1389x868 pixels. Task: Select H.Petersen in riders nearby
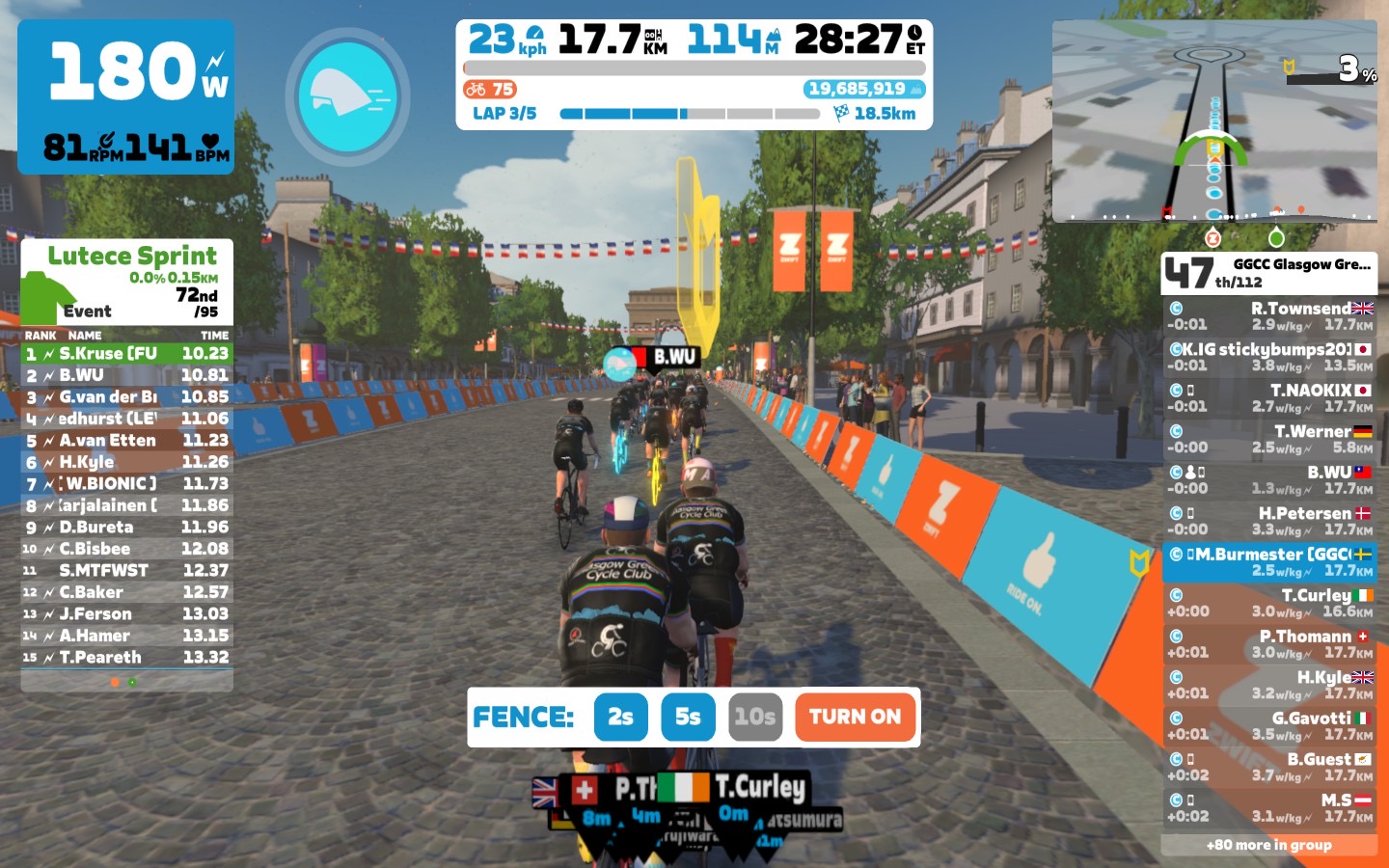pyautogui.click(x=1269, y=521)
